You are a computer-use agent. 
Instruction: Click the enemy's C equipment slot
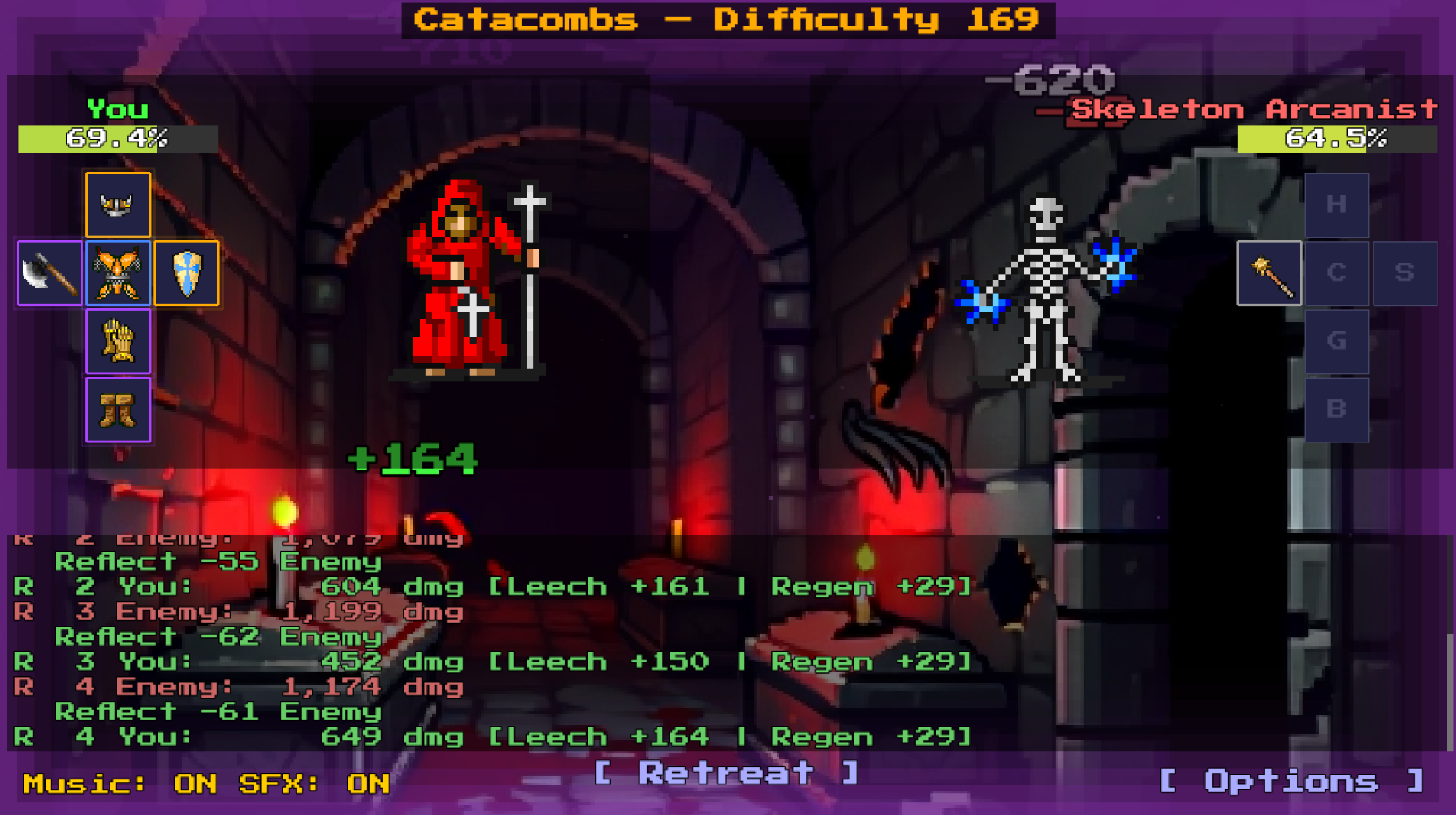pos(1336,274)
